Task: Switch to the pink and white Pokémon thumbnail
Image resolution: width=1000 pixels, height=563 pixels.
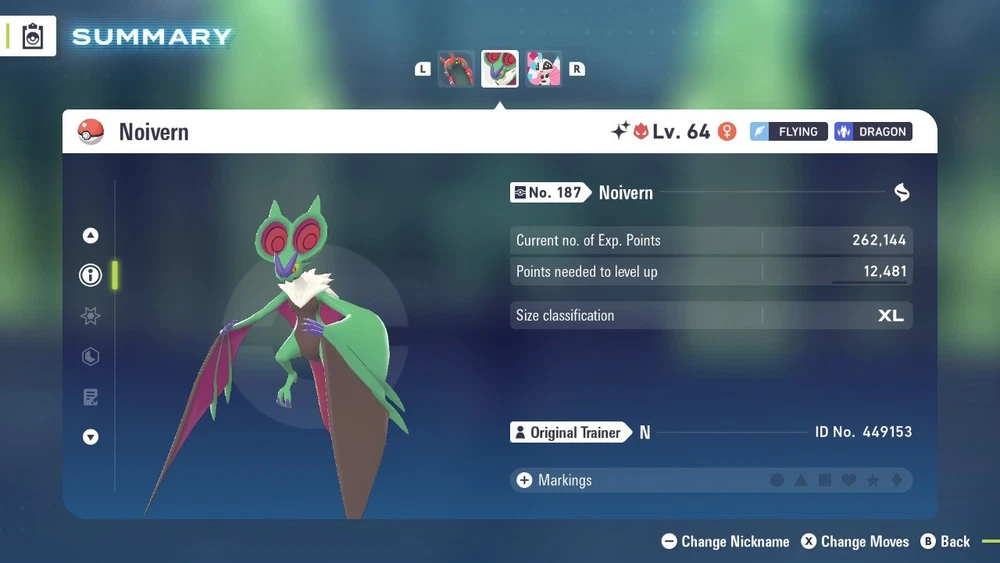Action: click(x=543, y=69)
